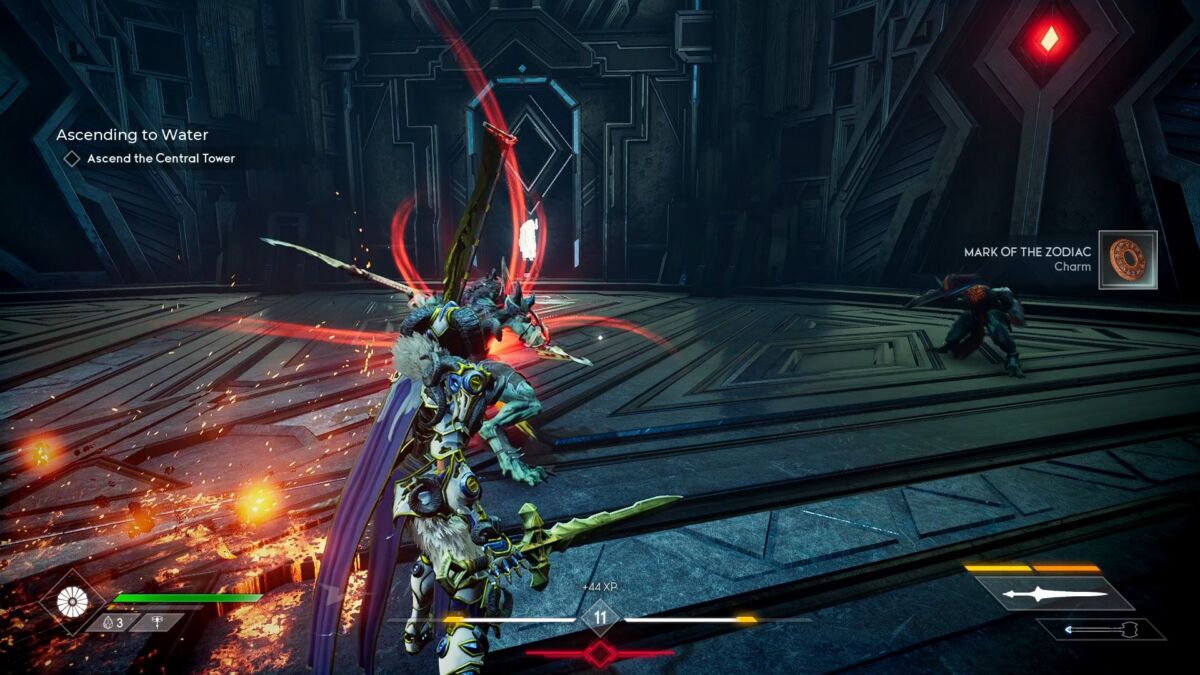Open the Ascending to Water quest tracker
The image size is (1200, 675).
[132, 135]
